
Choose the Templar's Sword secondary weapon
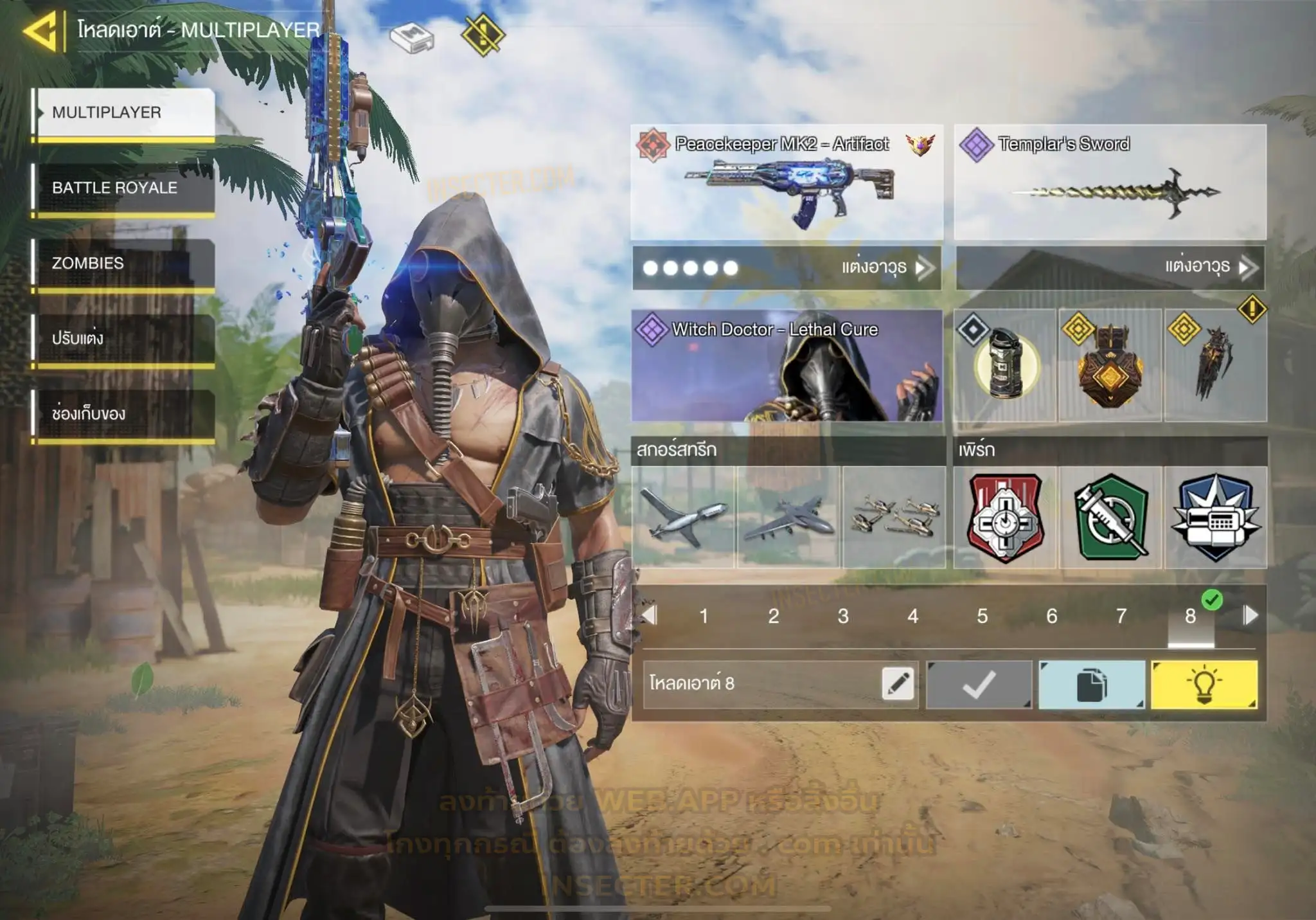[x=1110, y=183]
